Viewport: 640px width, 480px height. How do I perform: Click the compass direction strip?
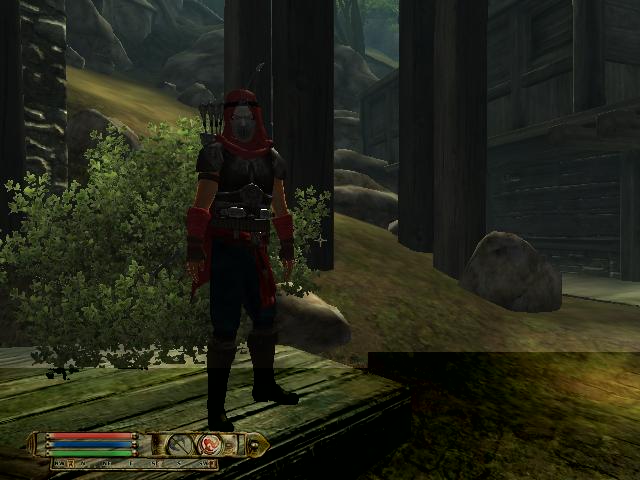click(x=134, y=464)
